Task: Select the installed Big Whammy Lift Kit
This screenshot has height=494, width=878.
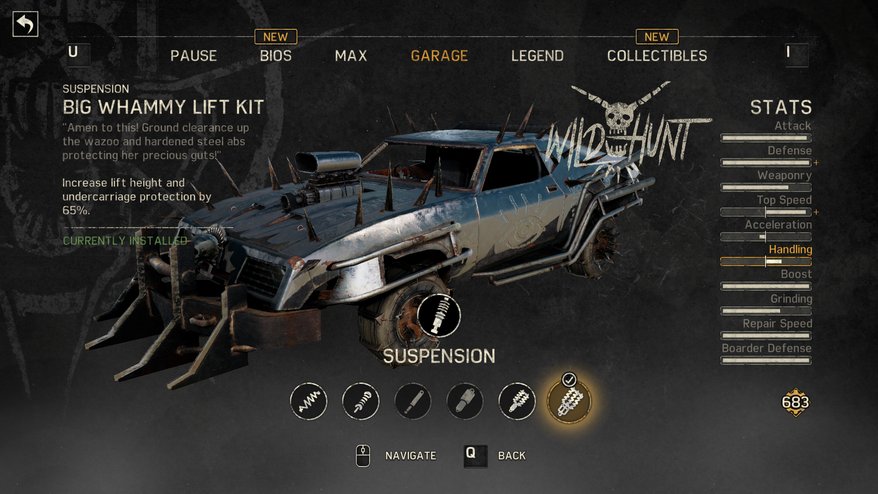Action: pyautogui.click(x=569, y=402)
